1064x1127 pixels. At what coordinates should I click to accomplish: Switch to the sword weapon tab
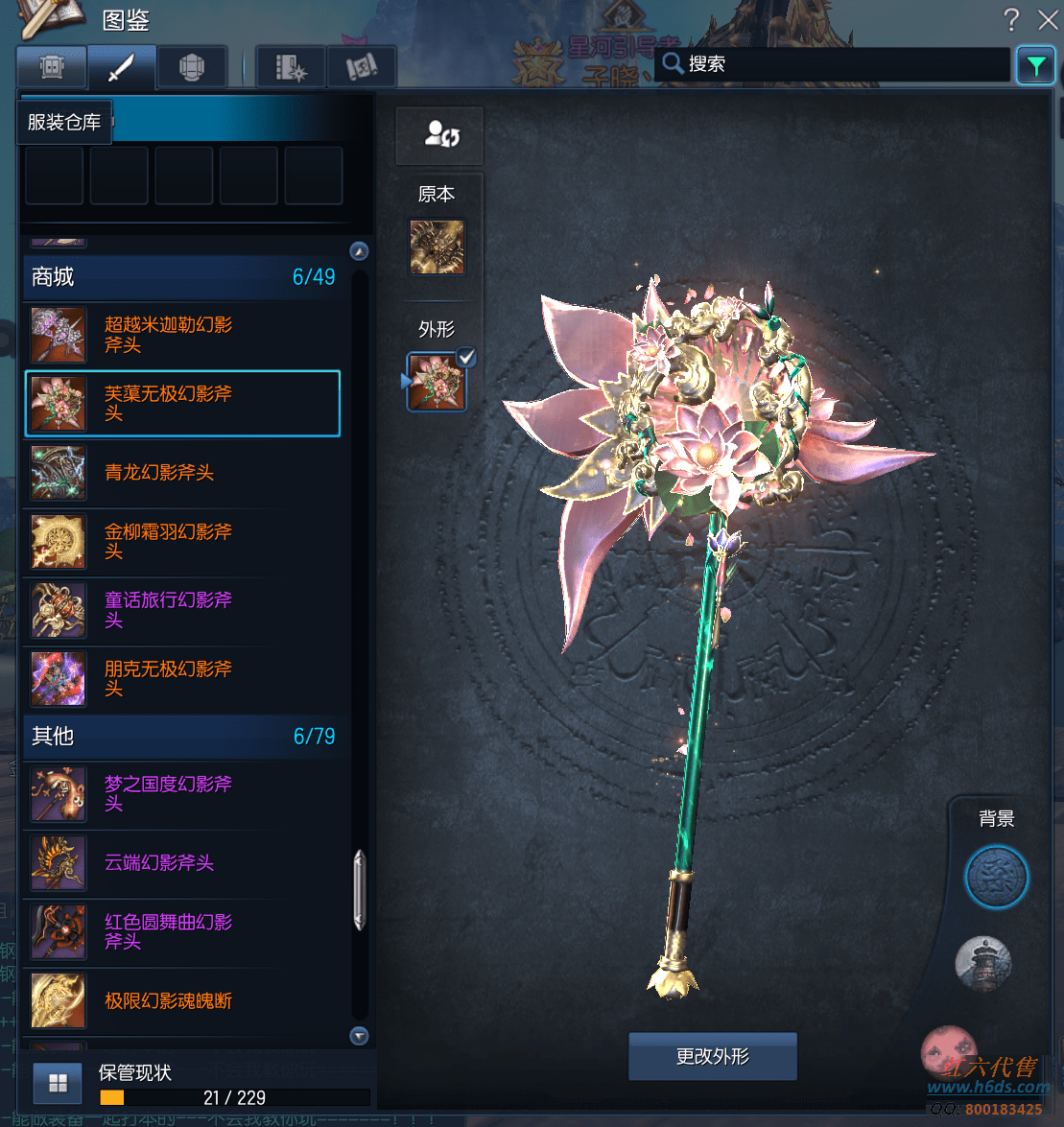121,68
